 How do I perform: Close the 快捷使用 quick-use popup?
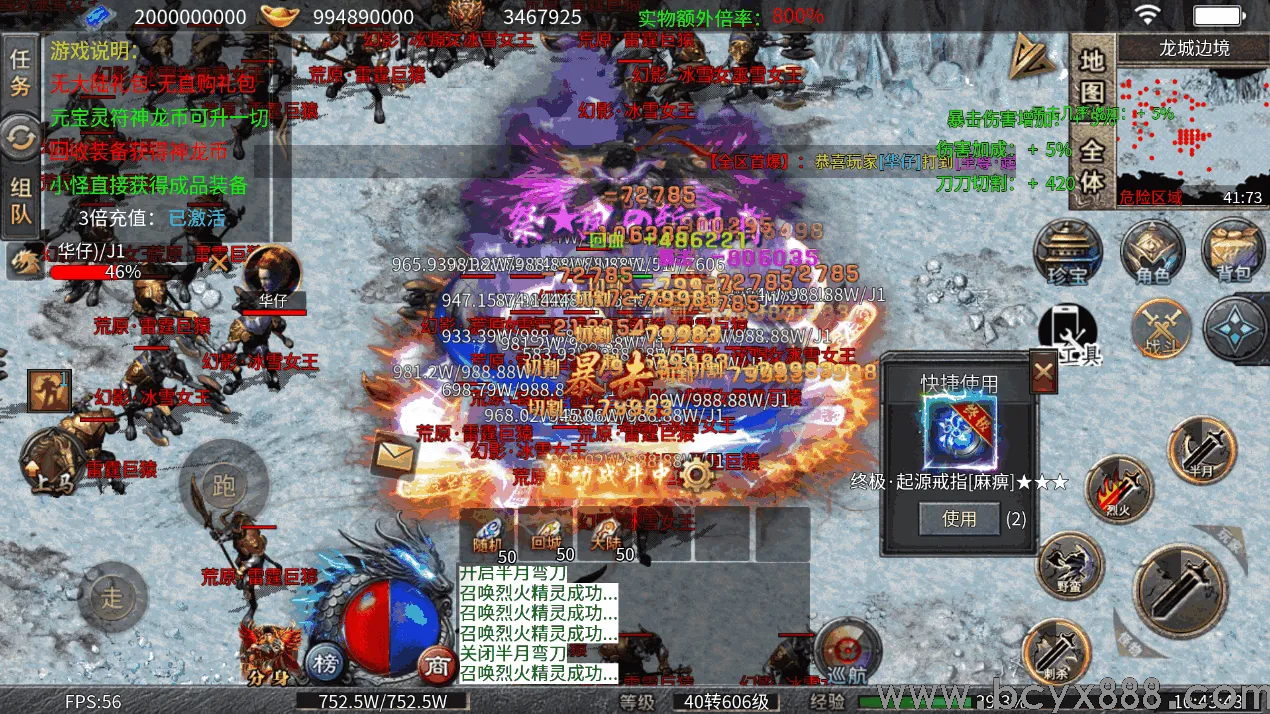[x=1043, y=374]
